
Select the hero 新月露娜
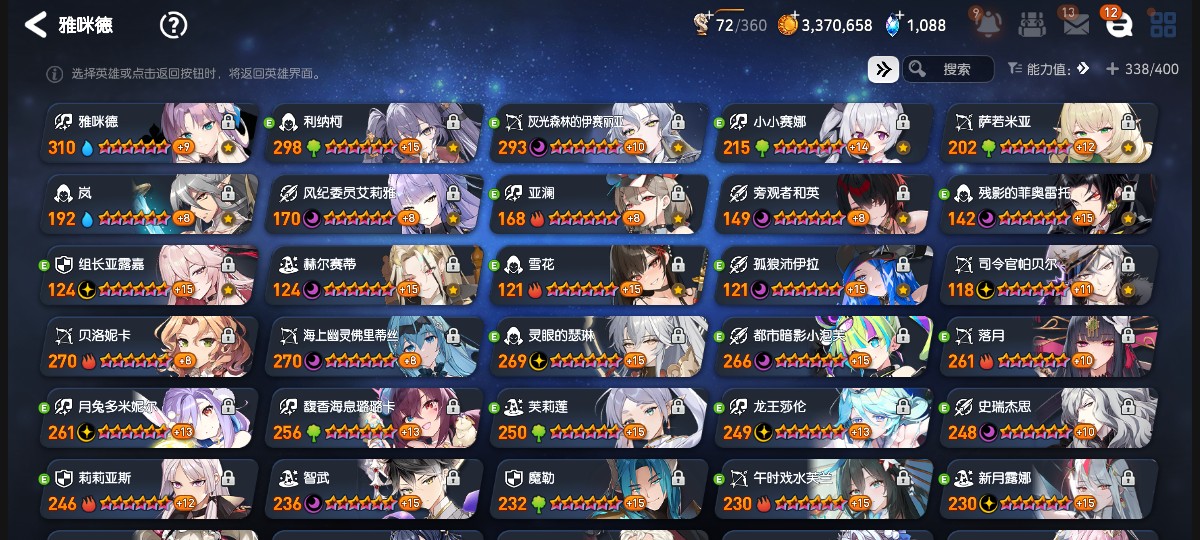(1049, 490)
